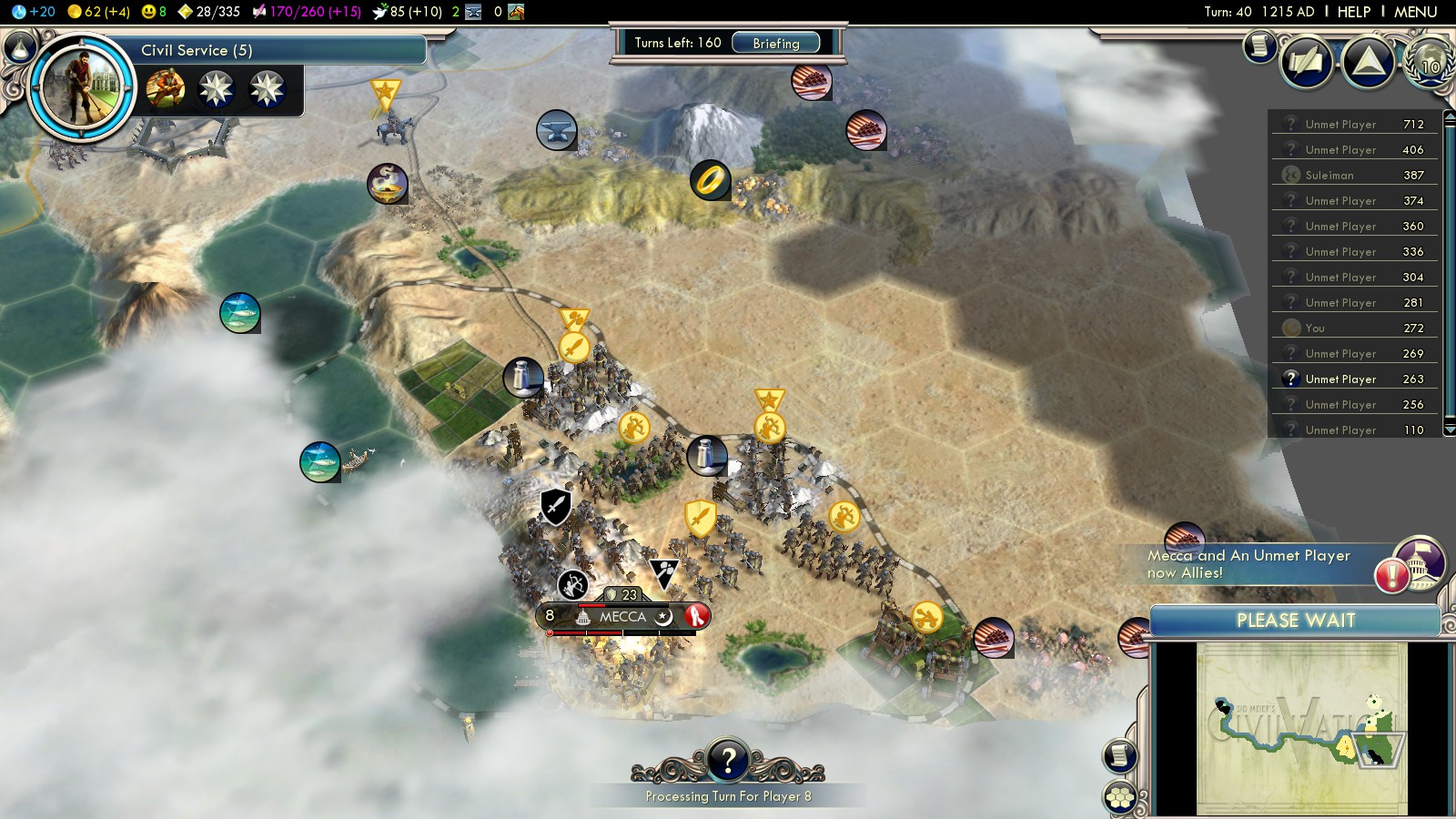
Task: Open the HELP screen
Action: click(x=1353, y=12)
